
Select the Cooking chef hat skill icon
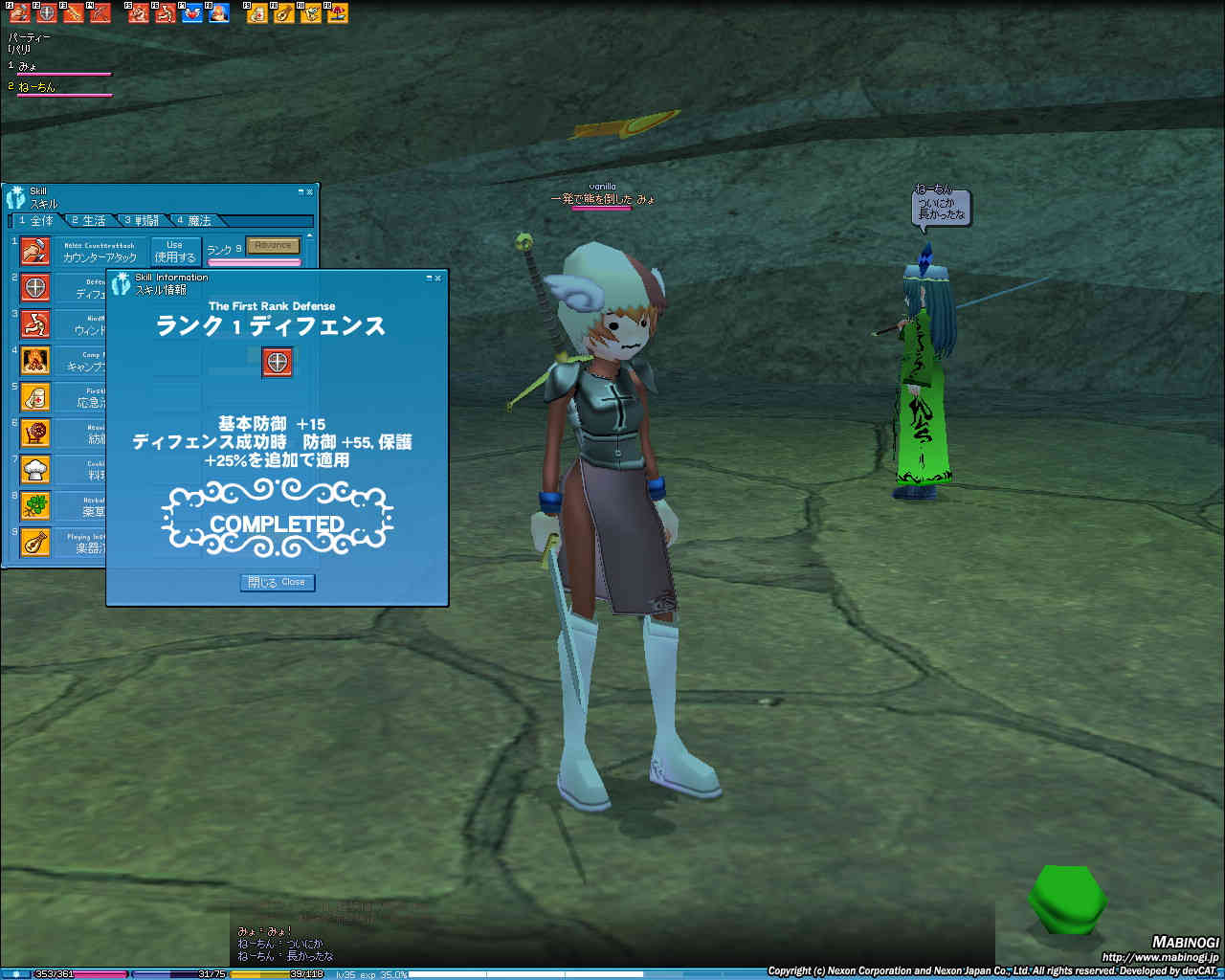click(x=35, y=470)
